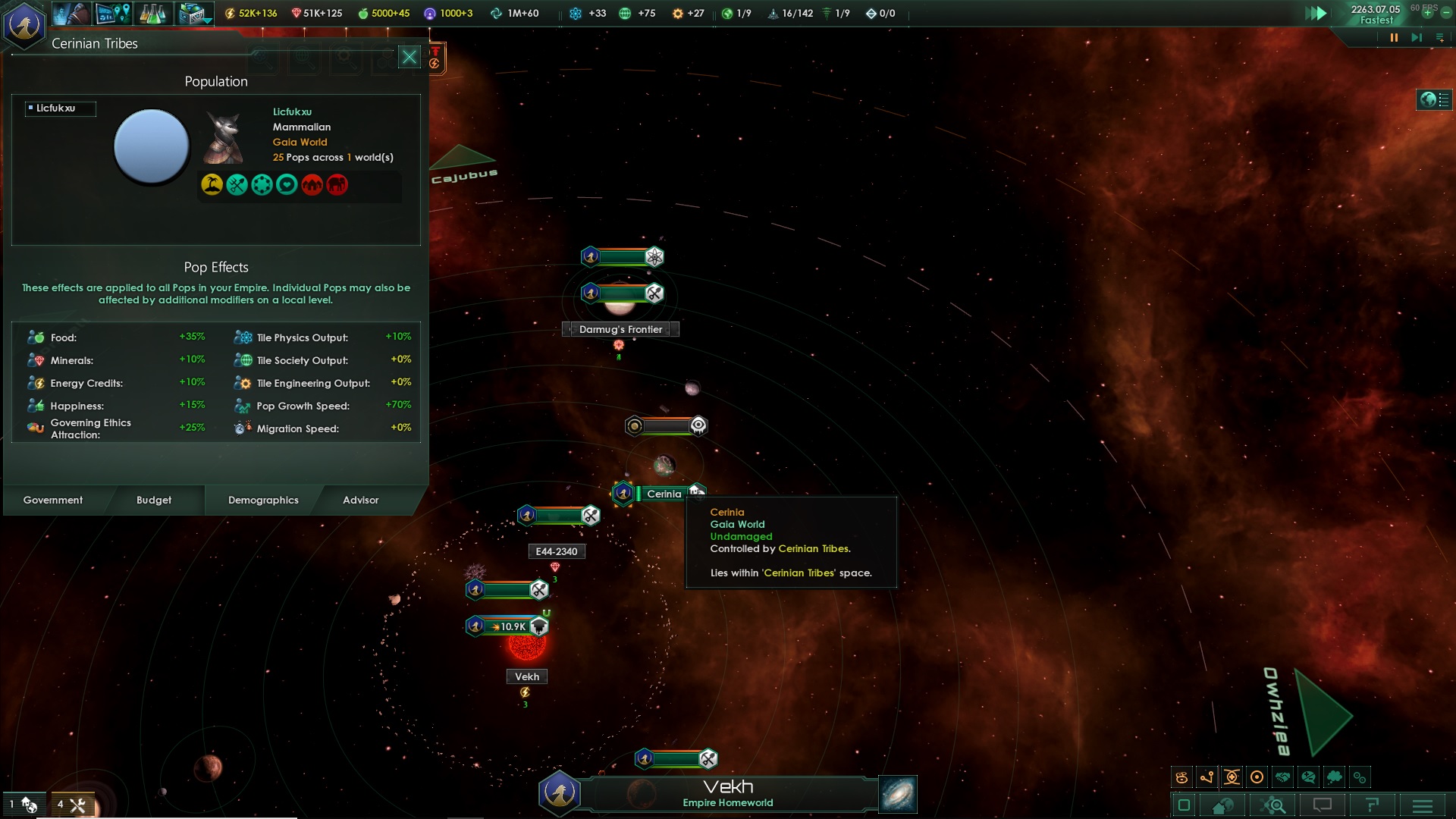This screenshot has height=819, width=1456.
Task: Toggle the handshake diplomacy map filter
Action: pos(1282,777)
